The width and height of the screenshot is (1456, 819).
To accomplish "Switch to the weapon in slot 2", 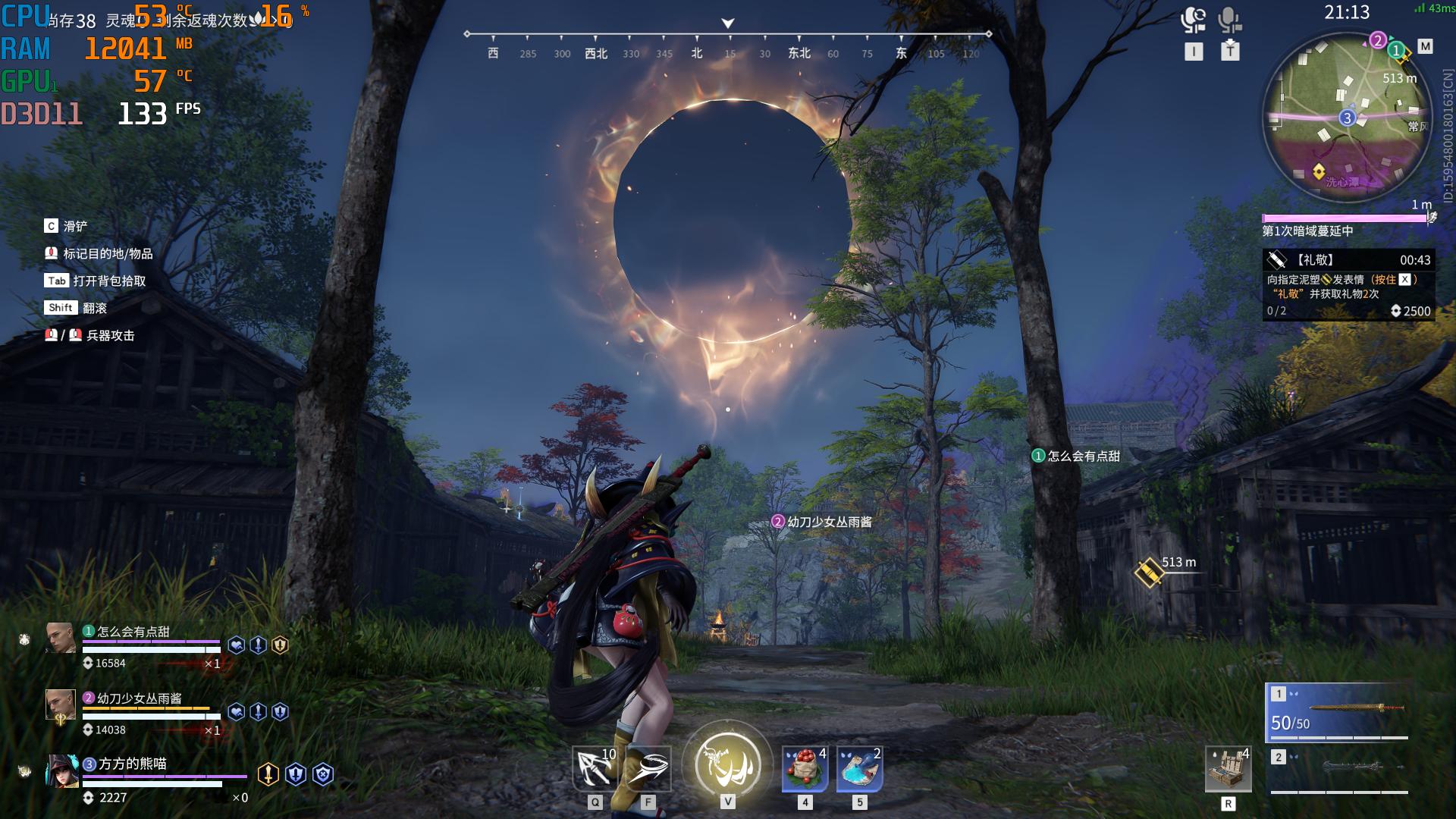I will pyautogui.click(x=1338, y=770).
